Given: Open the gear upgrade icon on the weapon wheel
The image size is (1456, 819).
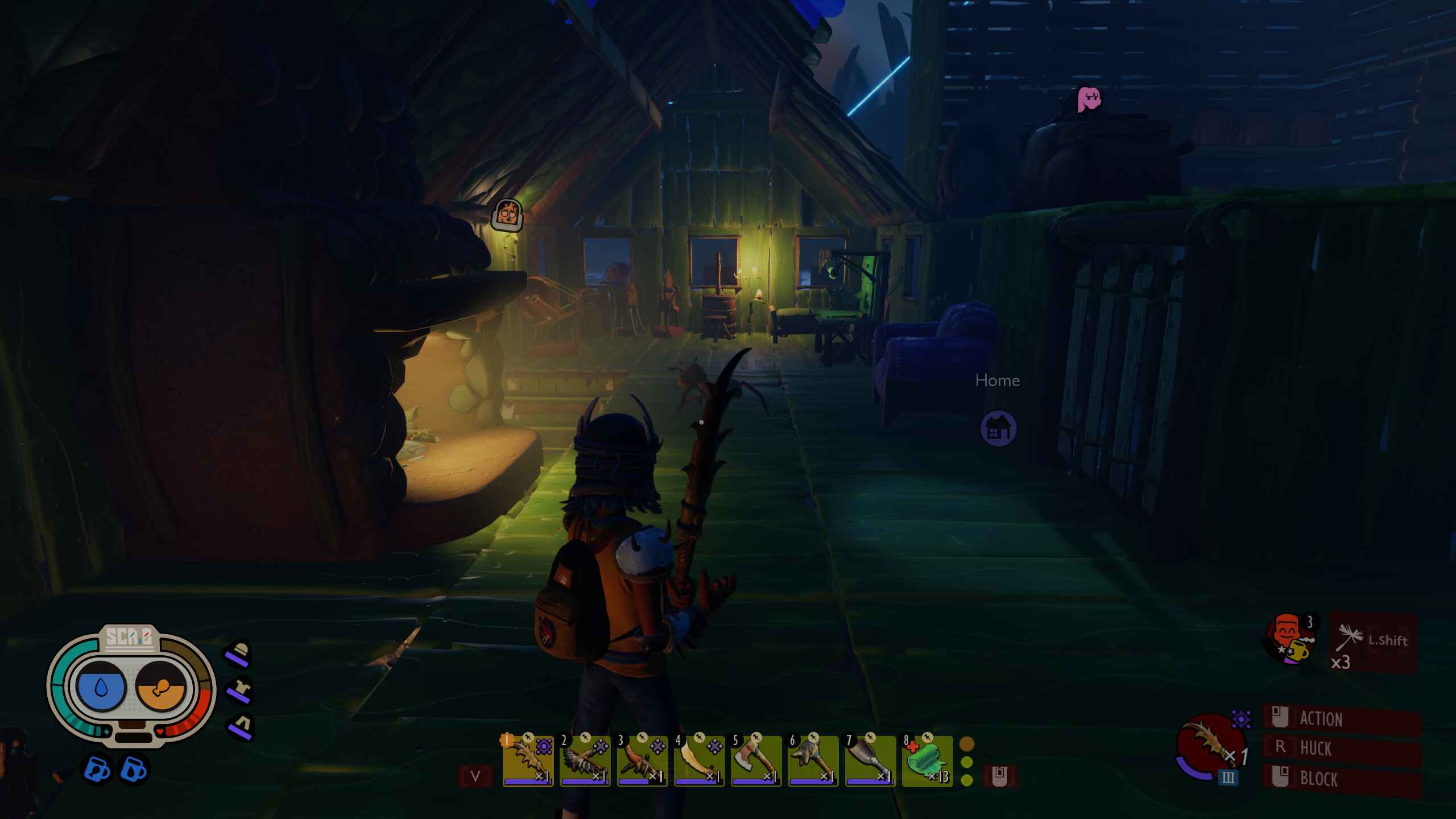Looking at the screenshot, I should coord(1241,720).
